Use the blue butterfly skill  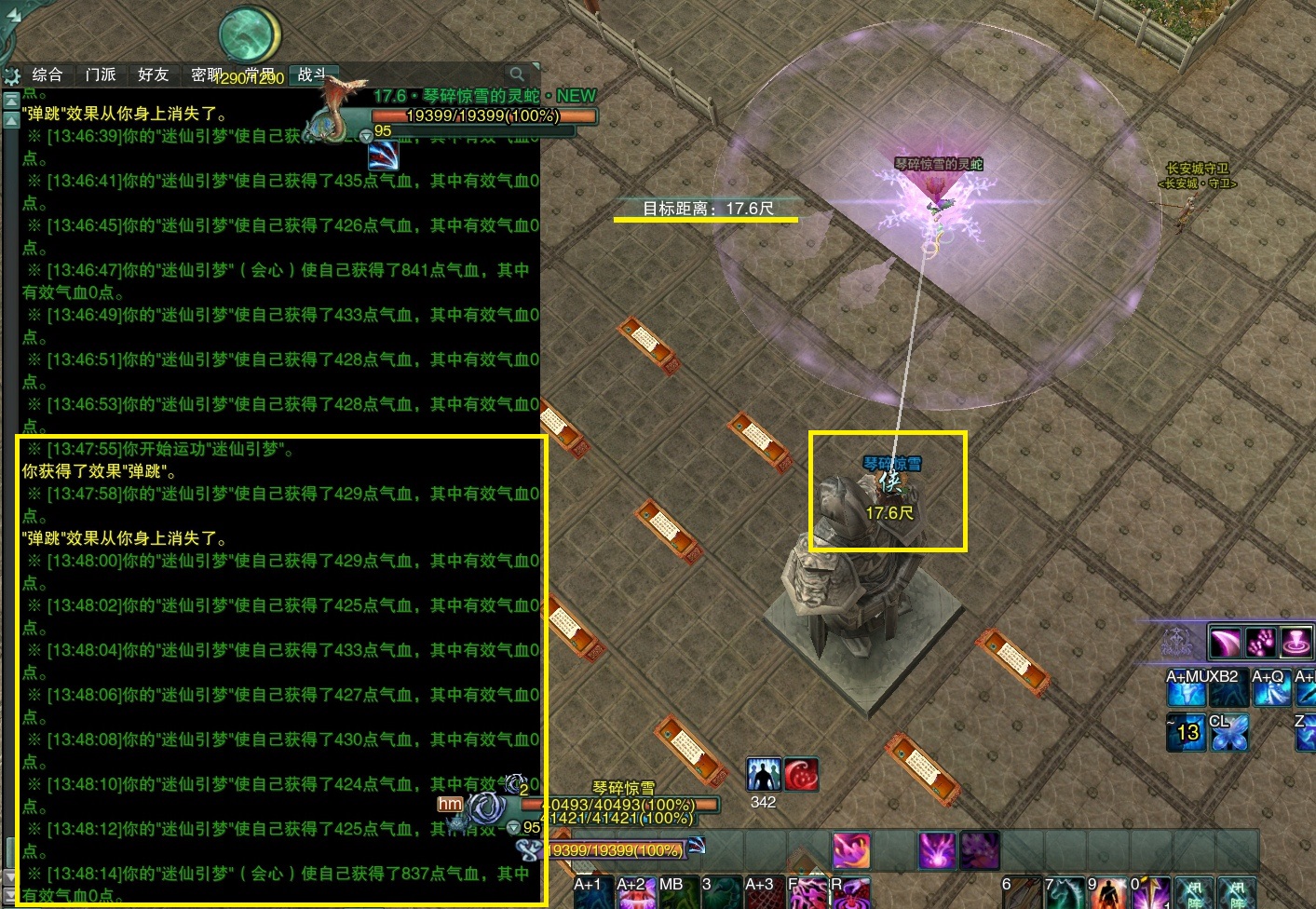[1228, 733]
